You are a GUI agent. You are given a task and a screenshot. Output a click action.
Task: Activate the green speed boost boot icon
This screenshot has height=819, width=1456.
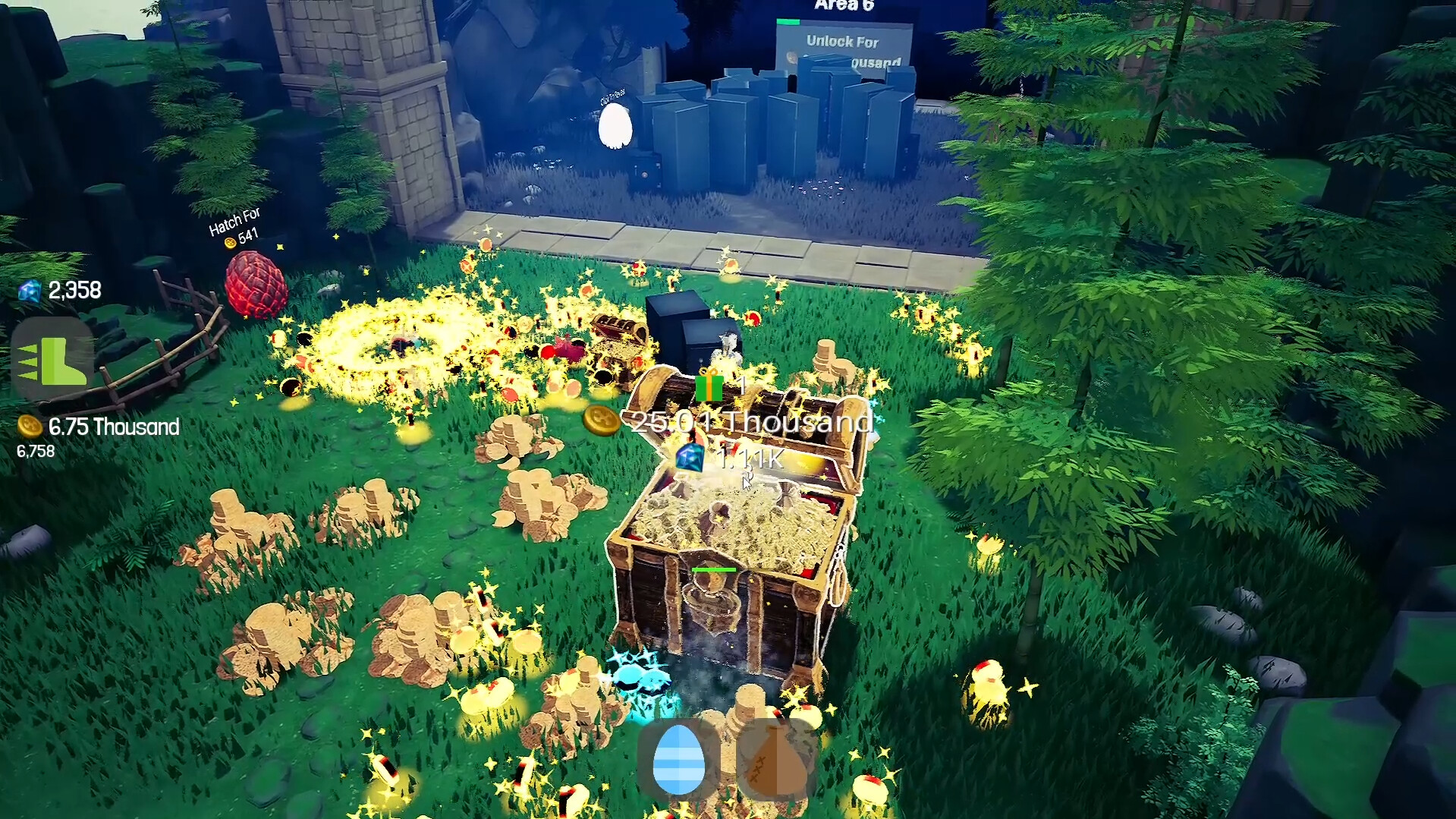pyautogui.click(x=53, y=361)
